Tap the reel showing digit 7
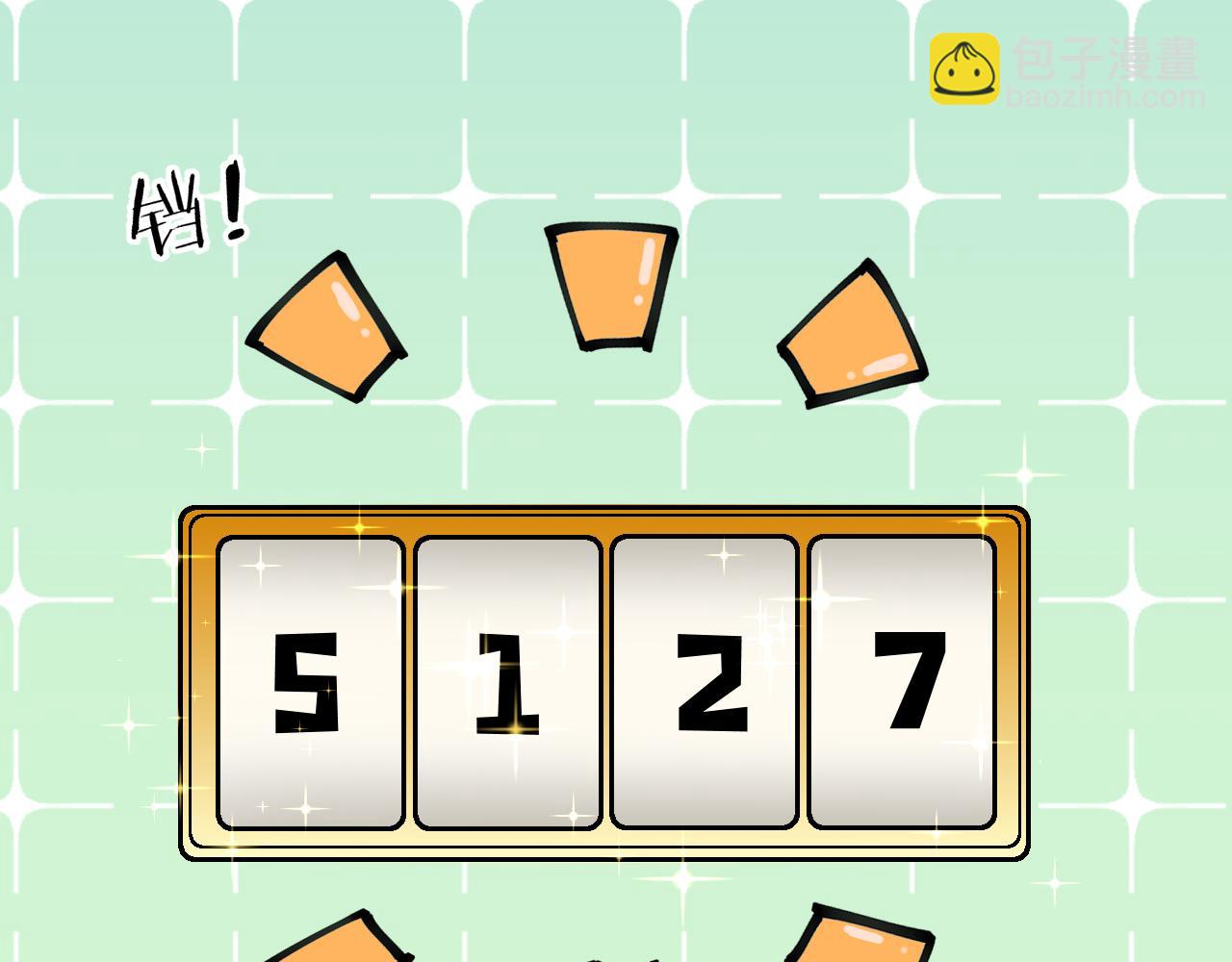The image size is (1232, 962). click(902, 683)
